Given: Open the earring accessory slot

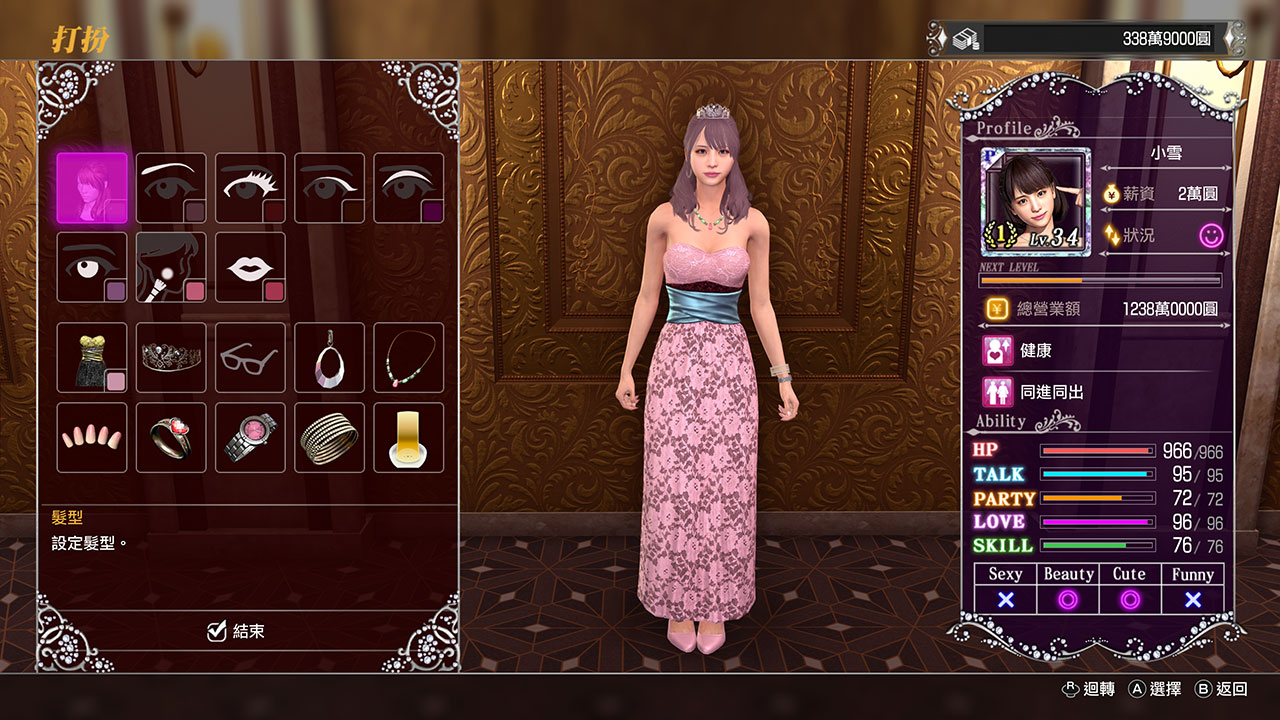Looking at the screenshot, I should (x=329, y=357).
